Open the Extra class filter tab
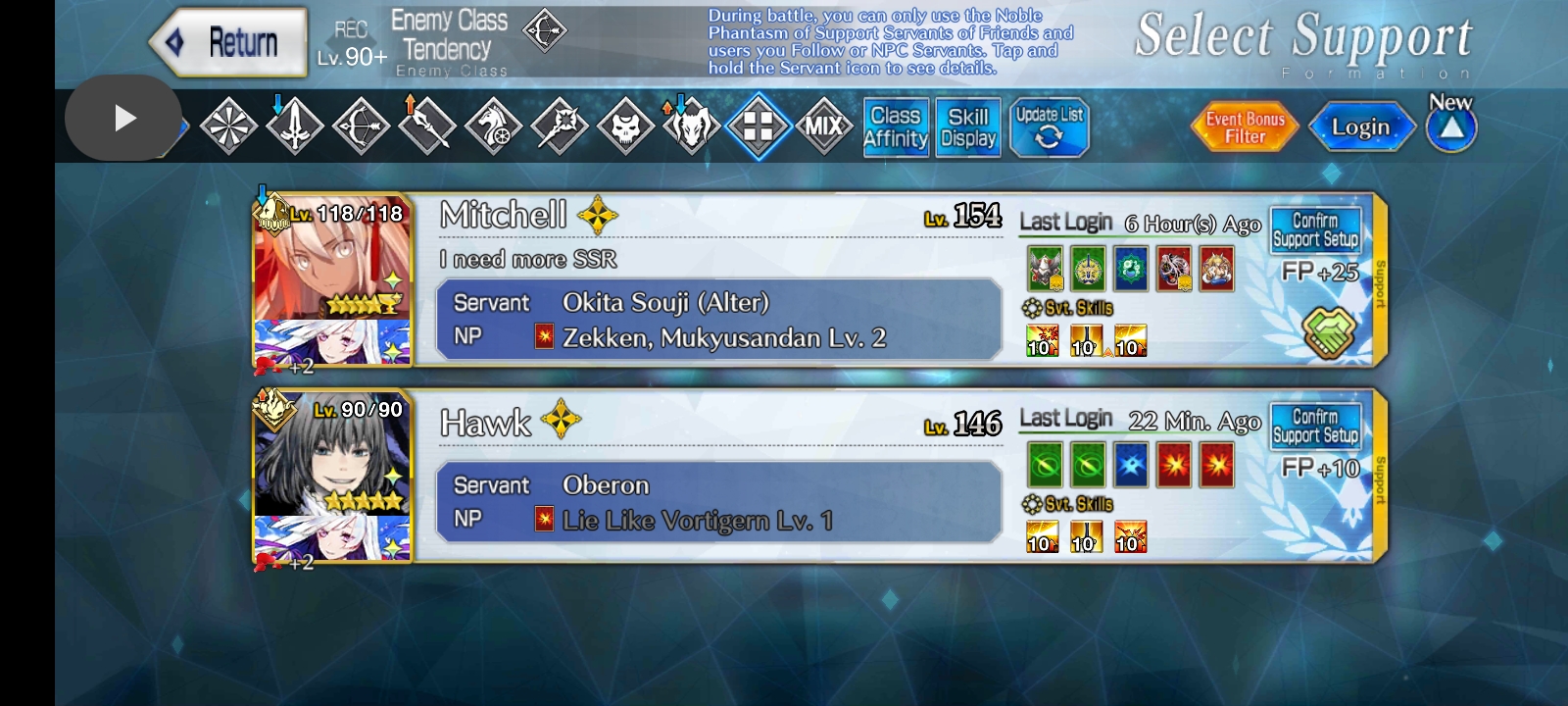Screen dimensions: 1568x706 pos(757,126)
